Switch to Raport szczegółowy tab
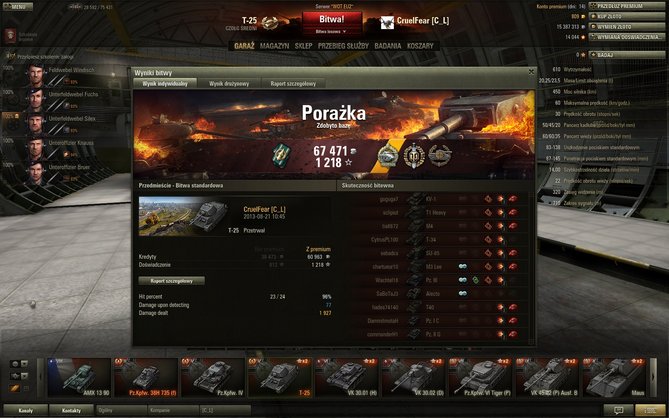The width and height of the screenshot is (669, 418). (293, 84)
